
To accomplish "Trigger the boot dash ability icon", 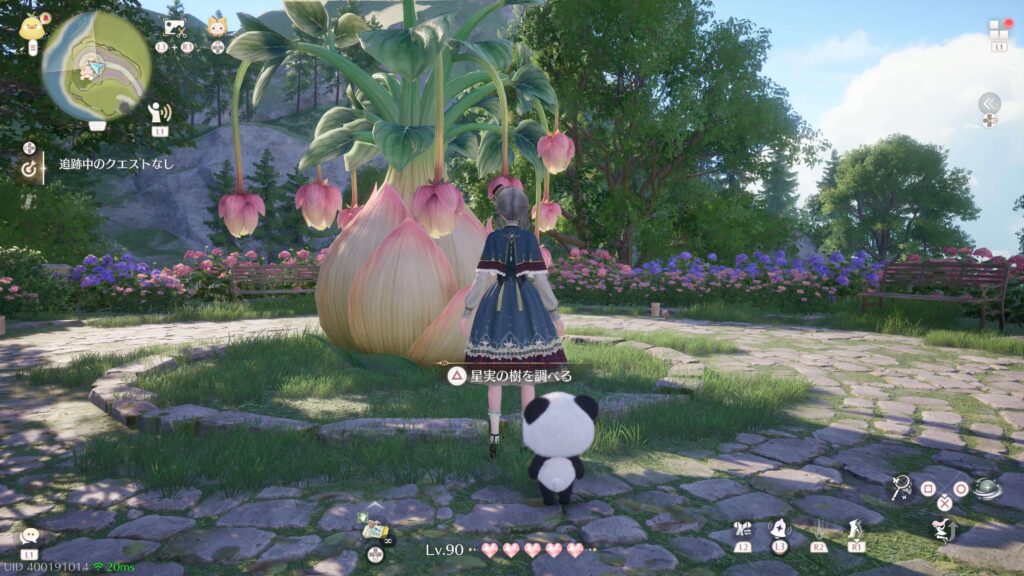I will 855,529.
